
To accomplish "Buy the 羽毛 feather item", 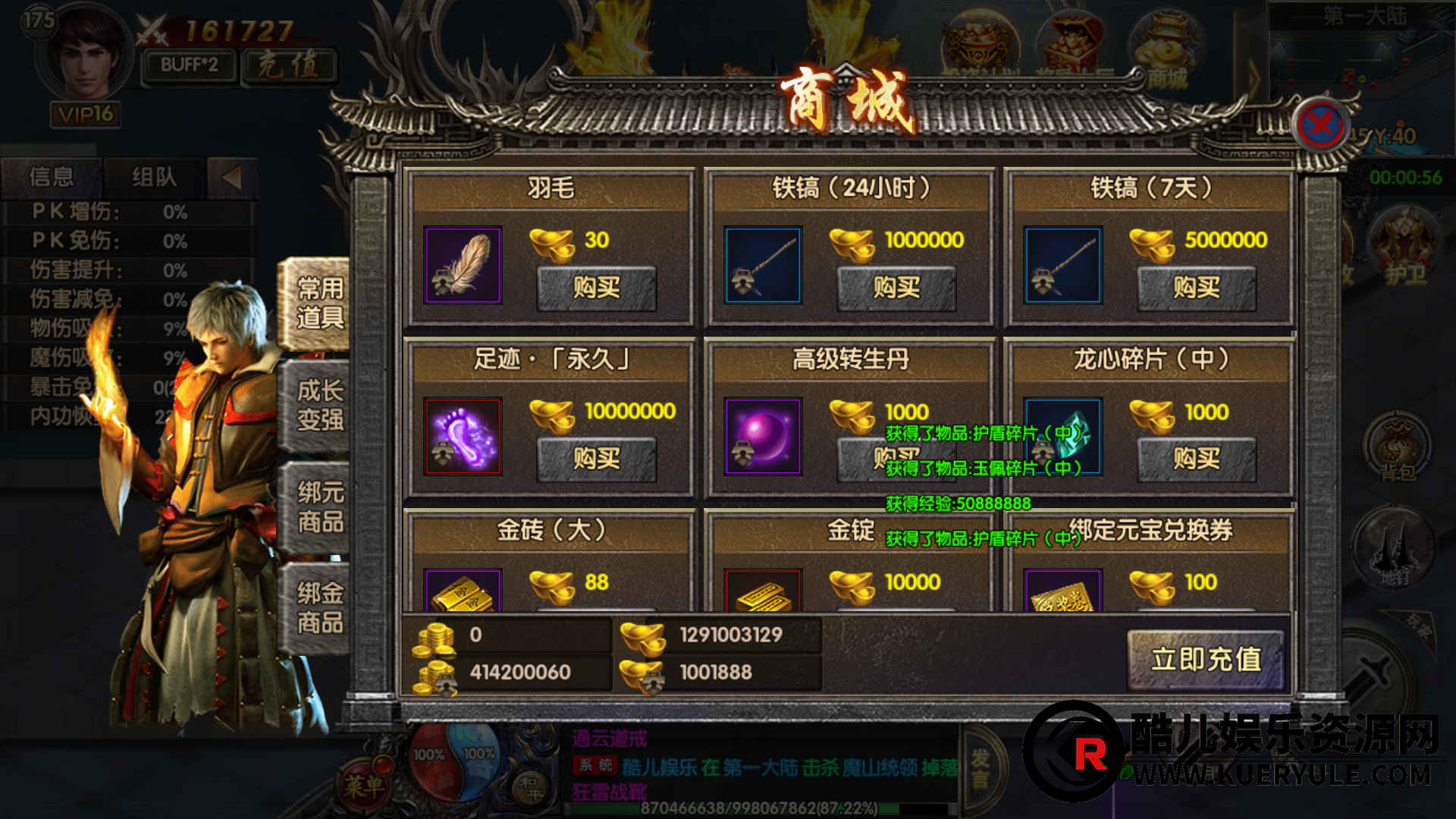I will (596, 287).
